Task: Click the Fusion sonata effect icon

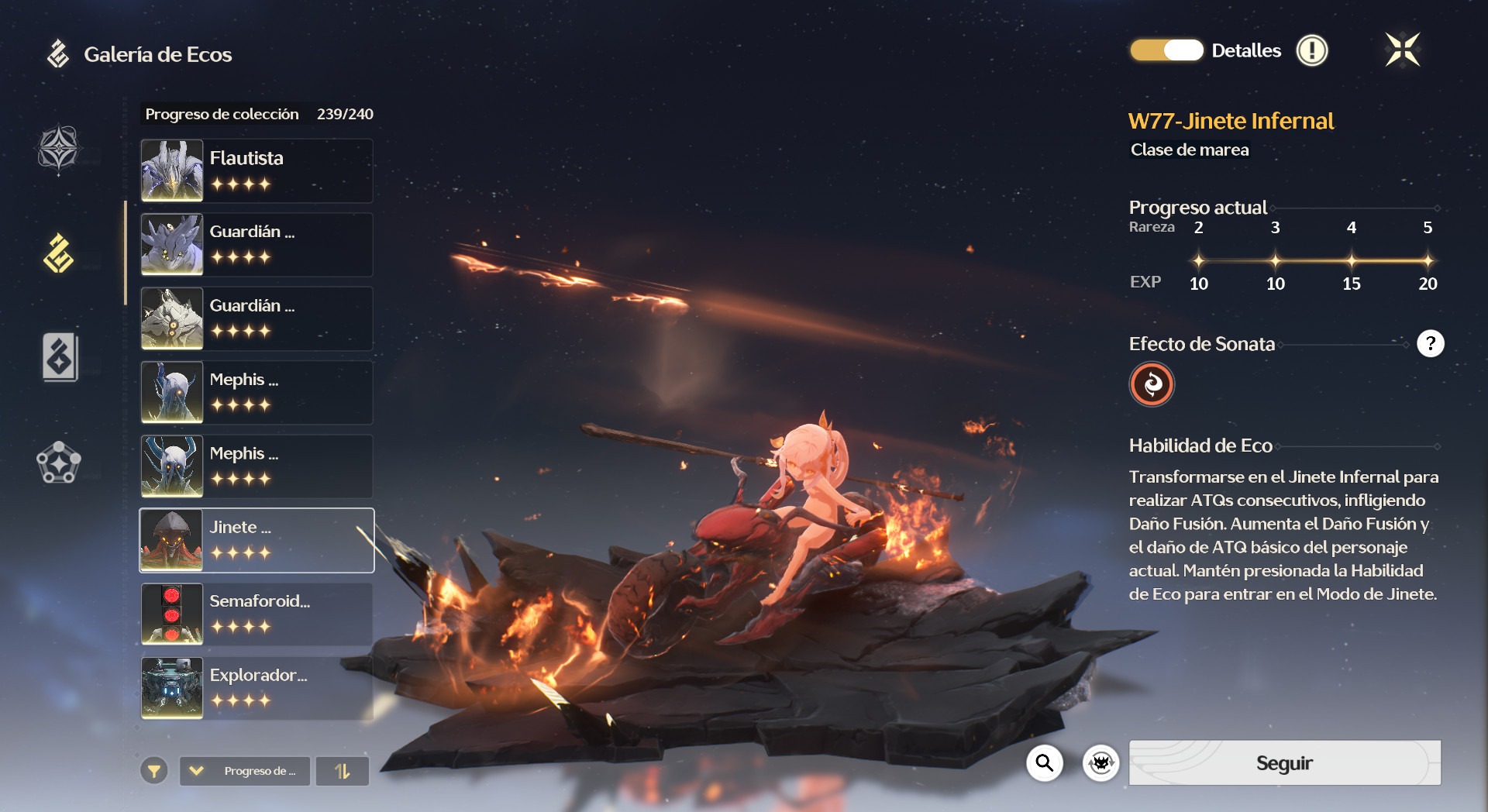Action: click(1152, 384)
